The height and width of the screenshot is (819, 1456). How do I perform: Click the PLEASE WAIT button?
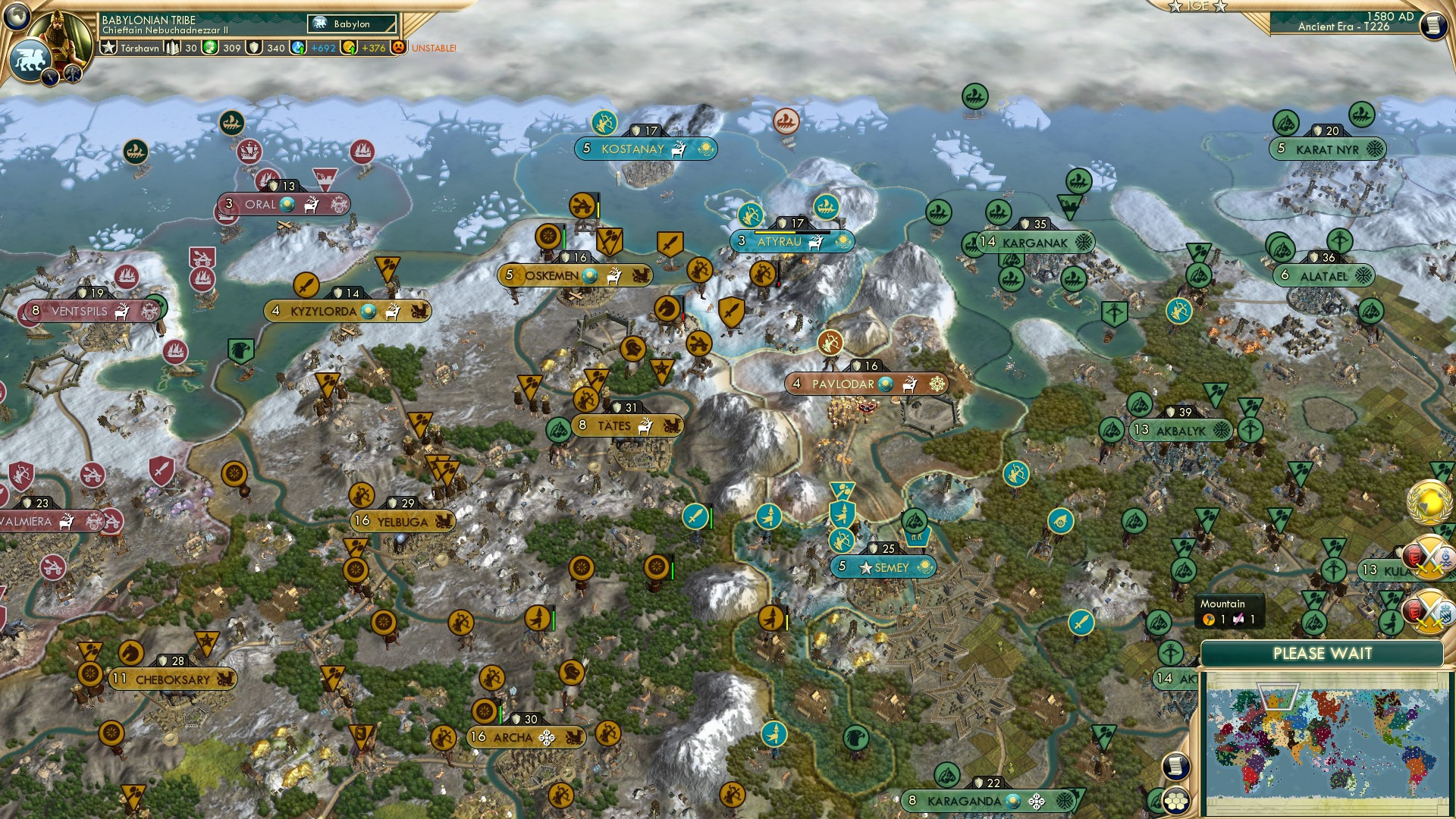(1323, 653)
